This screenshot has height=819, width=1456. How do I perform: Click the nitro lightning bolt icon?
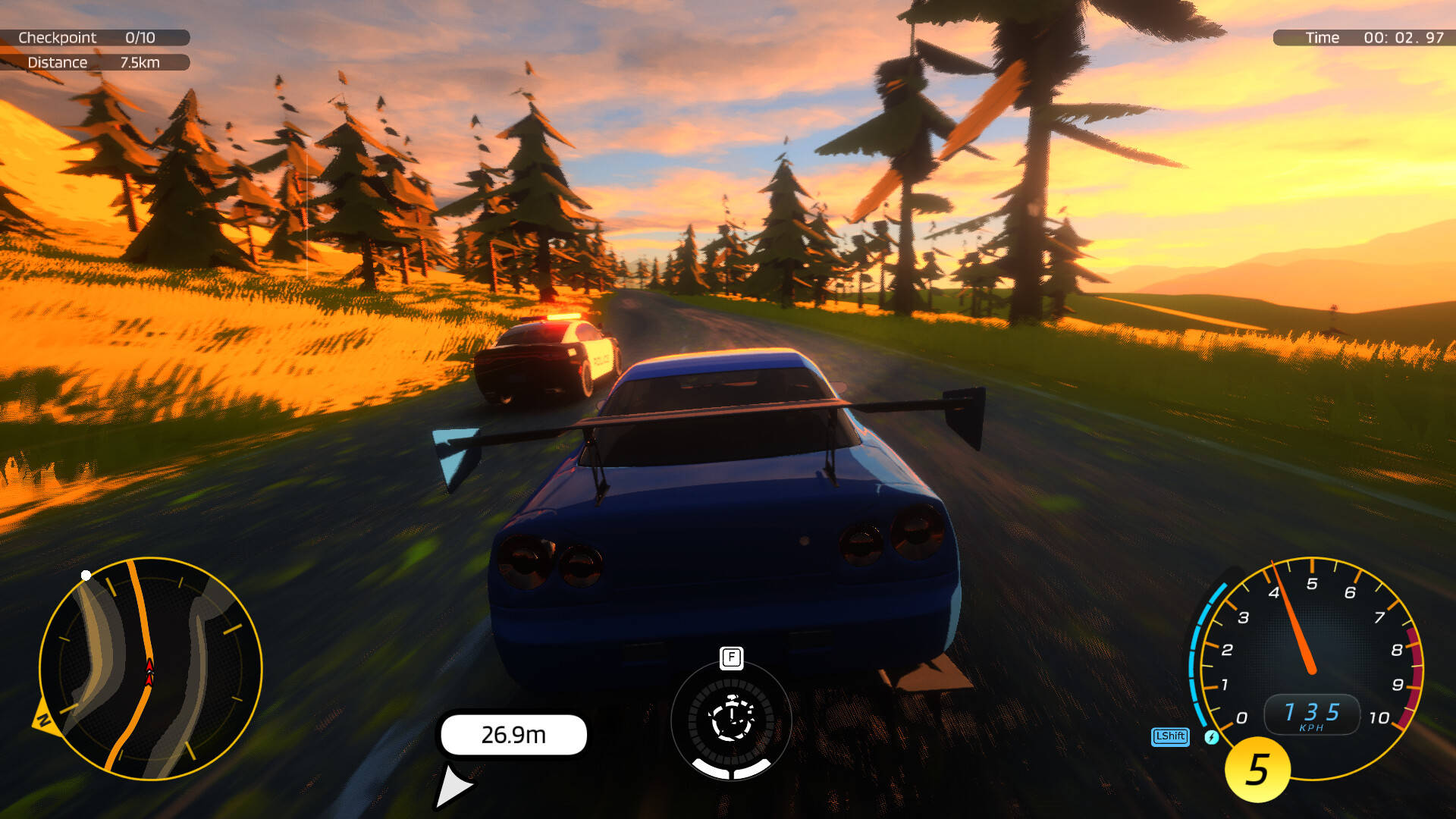coord(1212,737)
